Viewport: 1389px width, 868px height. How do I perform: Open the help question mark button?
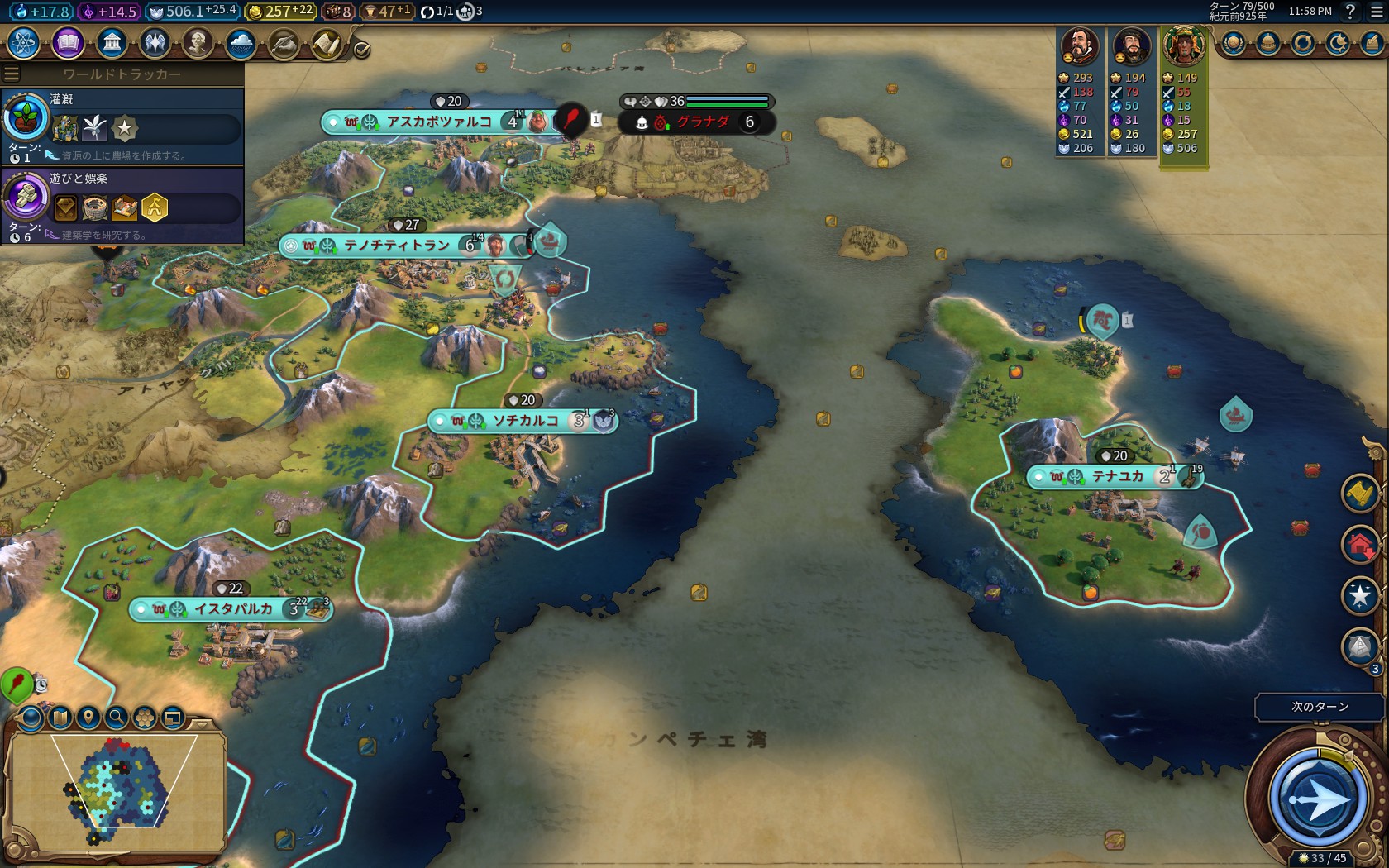point(1350,12)
